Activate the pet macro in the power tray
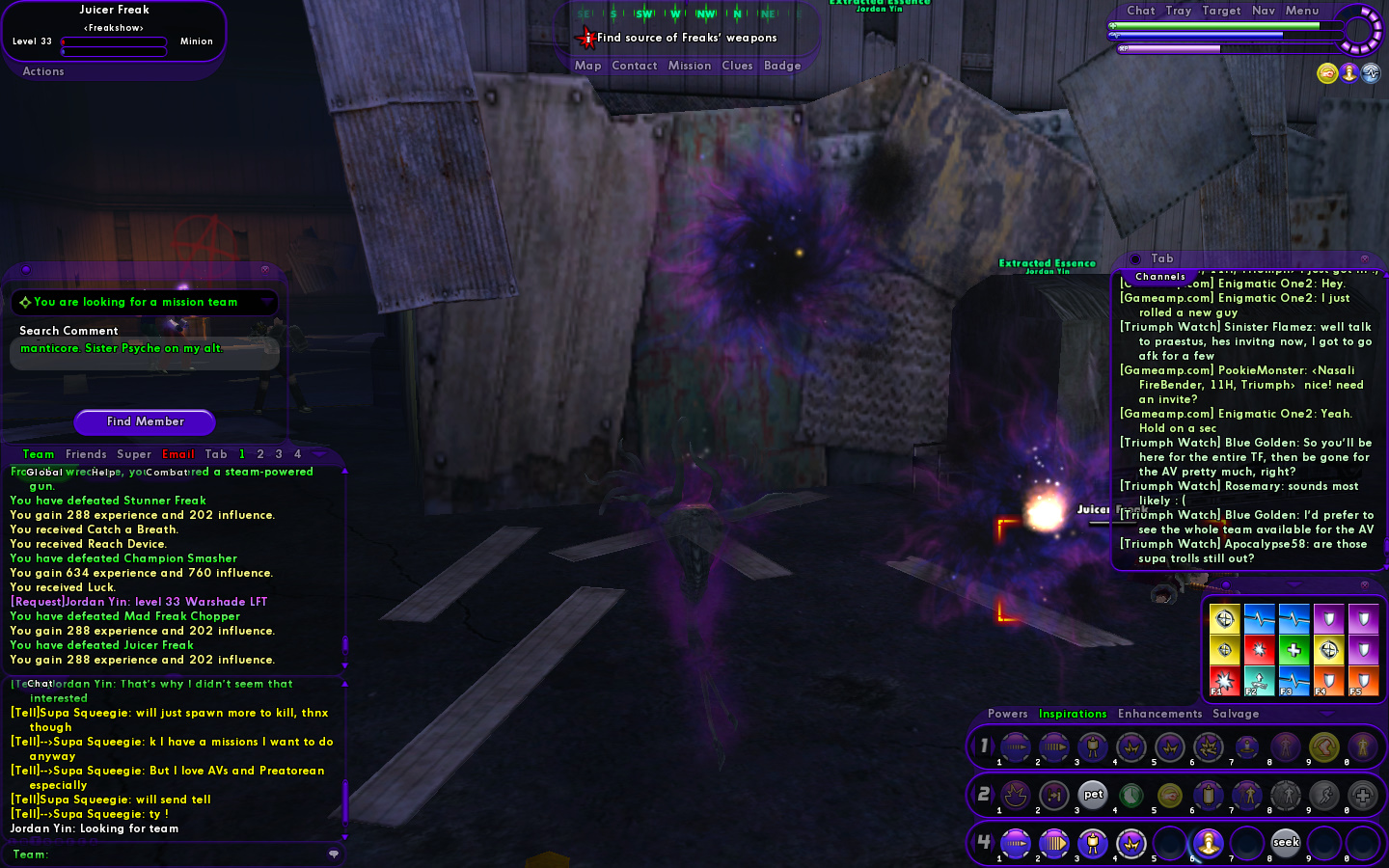Image resolution: width=1389 pixels, height=868 pixels. pyautogui.click(x=1093, y=795)
